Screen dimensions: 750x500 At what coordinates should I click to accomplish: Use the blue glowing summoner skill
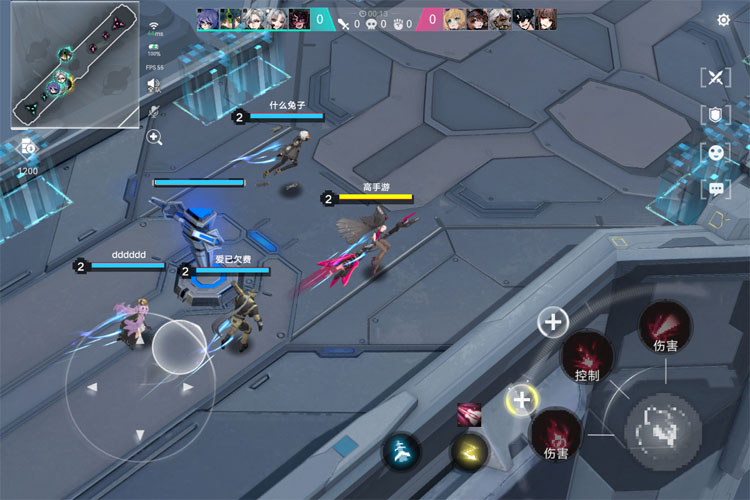click(x=402, y=452)
